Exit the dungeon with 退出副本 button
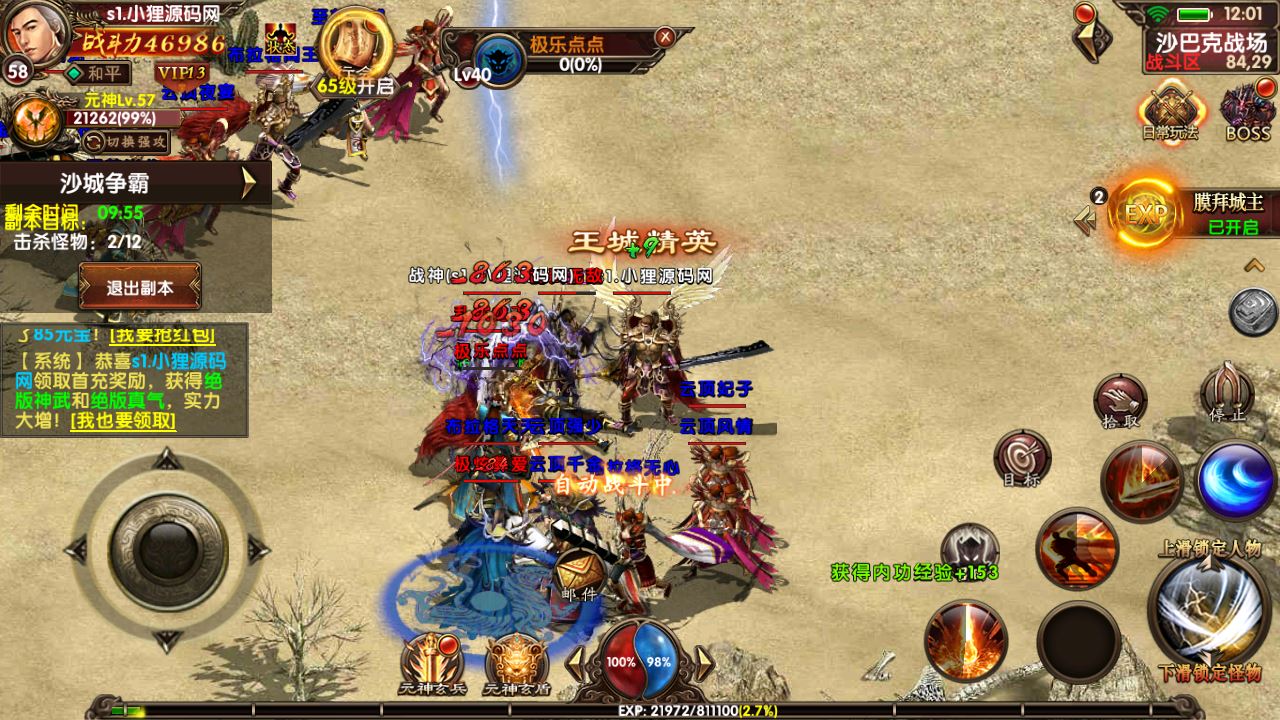 pyautogui.click(x=140, y=287)
